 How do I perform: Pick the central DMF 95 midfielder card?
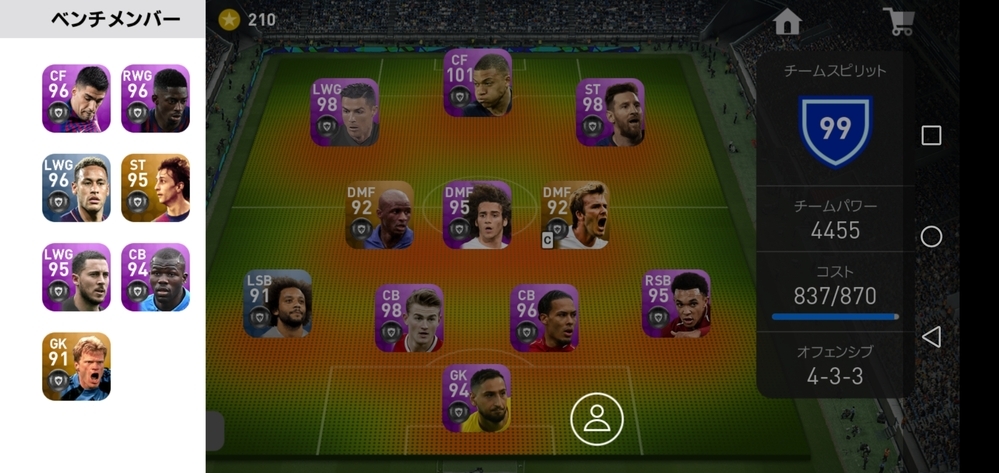477,214
